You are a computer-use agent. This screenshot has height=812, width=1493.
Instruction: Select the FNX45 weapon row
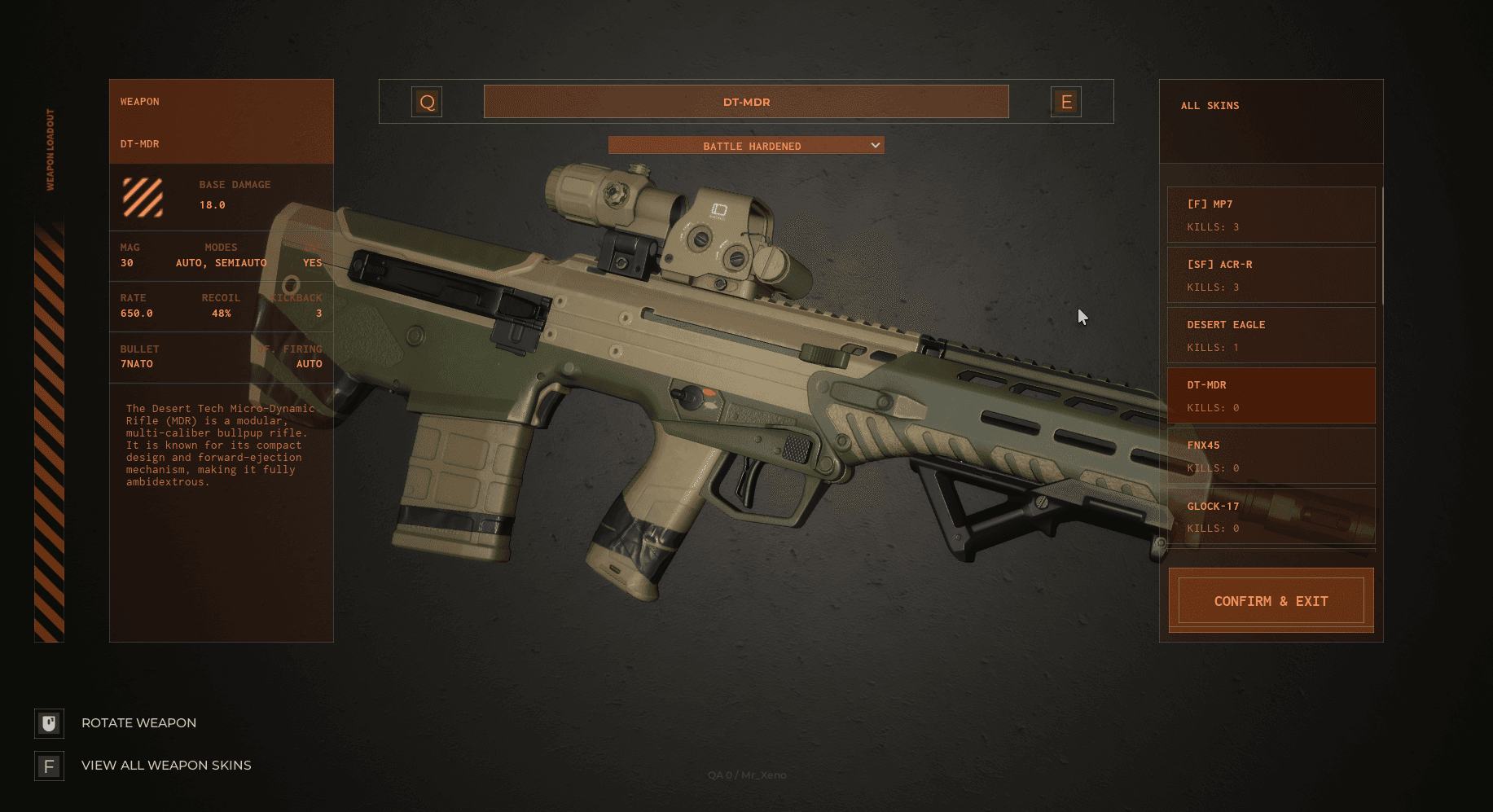[1271, 456]
